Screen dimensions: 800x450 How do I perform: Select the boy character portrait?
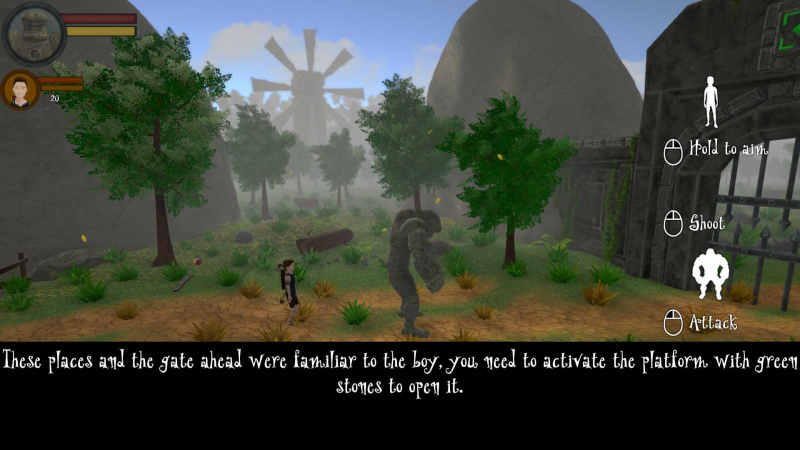coord(19,90)
